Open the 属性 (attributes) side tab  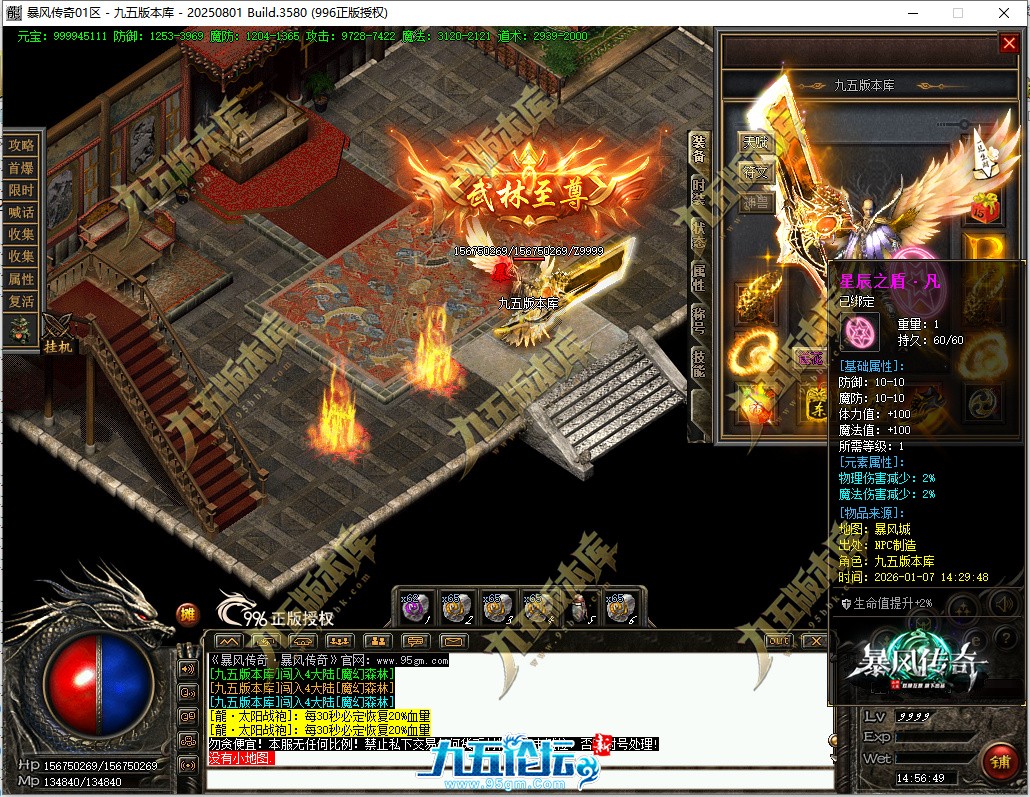(x=699, y=278)
